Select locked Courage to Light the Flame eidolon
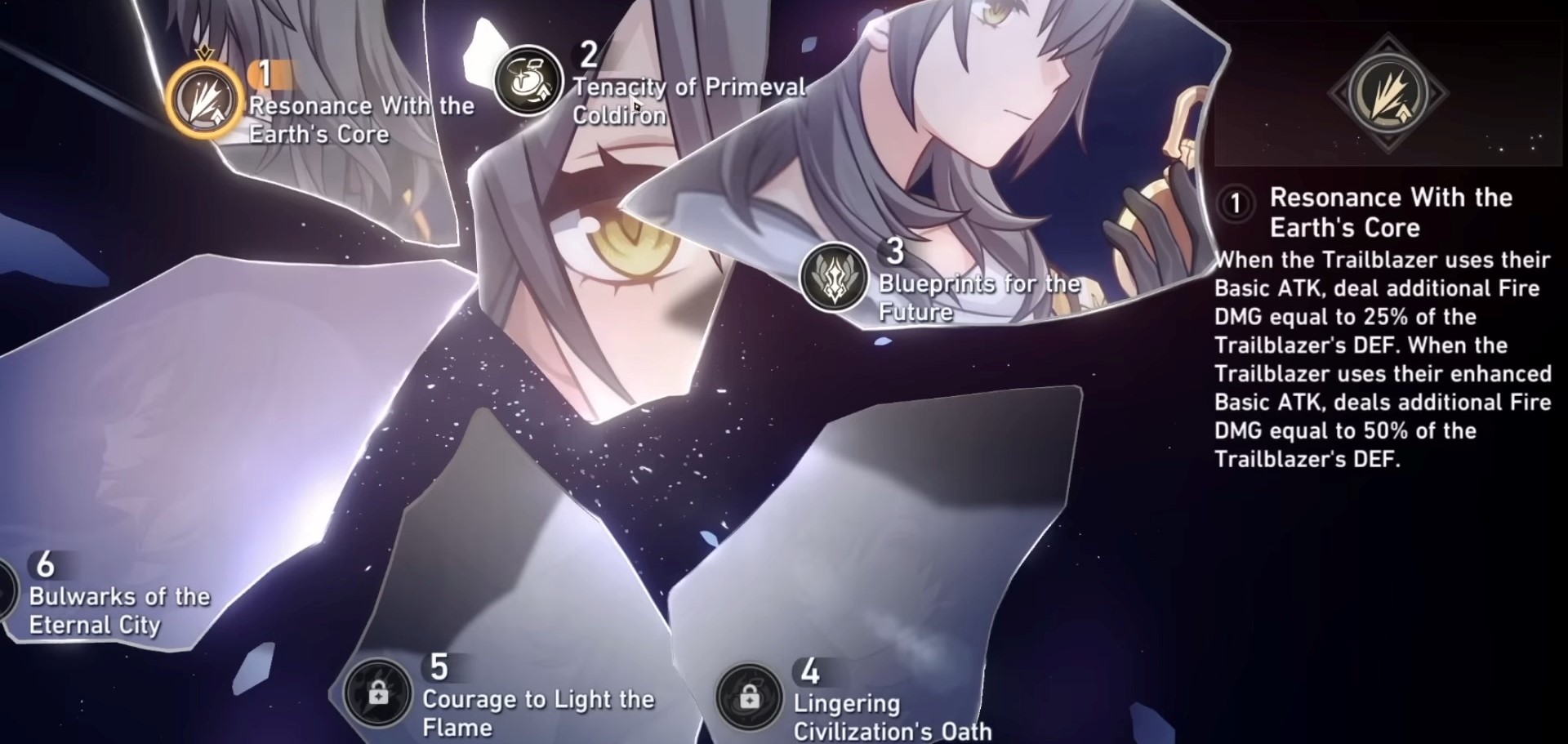 coord(377,693)
